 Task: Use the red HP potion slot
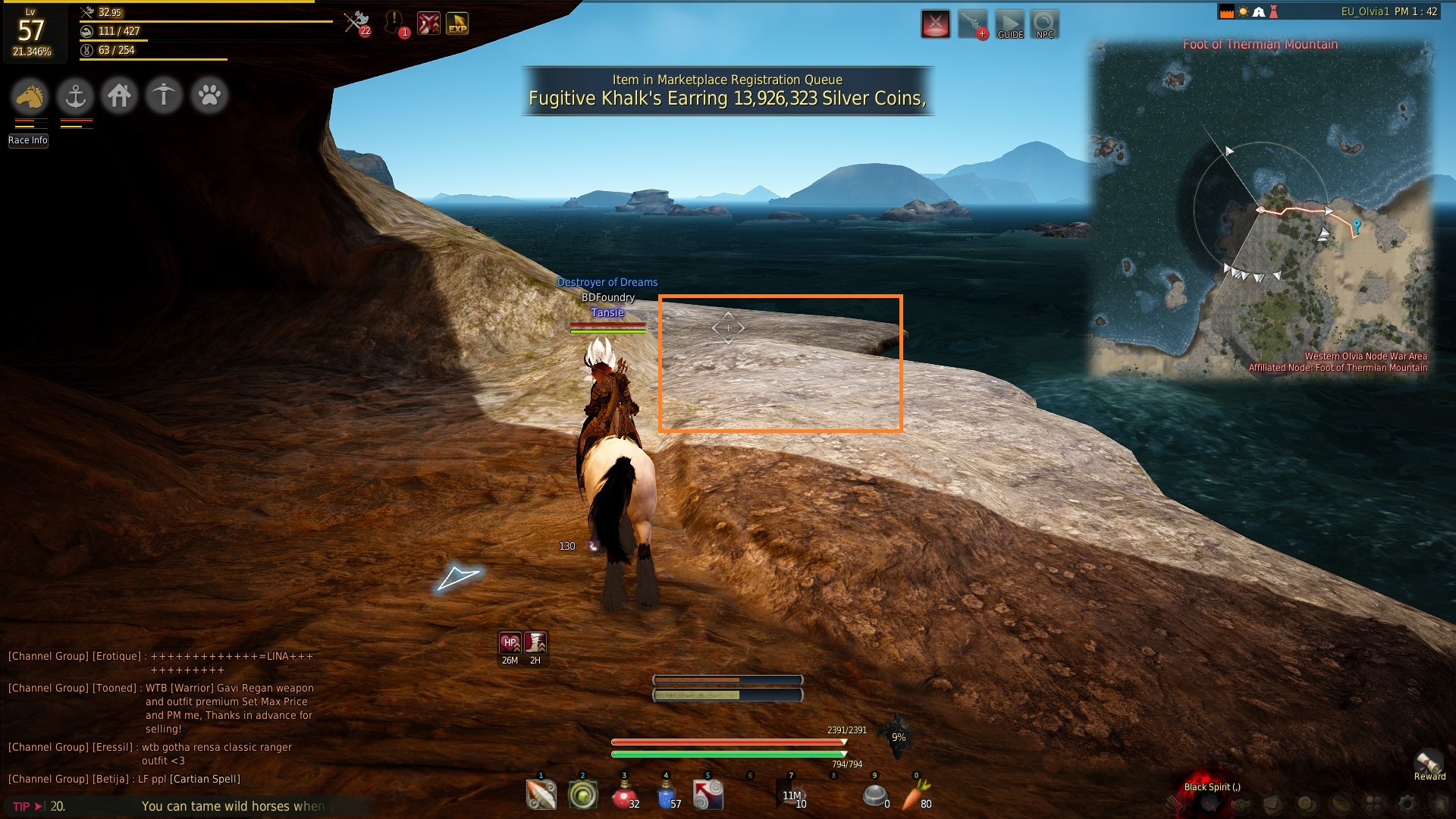coord(623,795)
